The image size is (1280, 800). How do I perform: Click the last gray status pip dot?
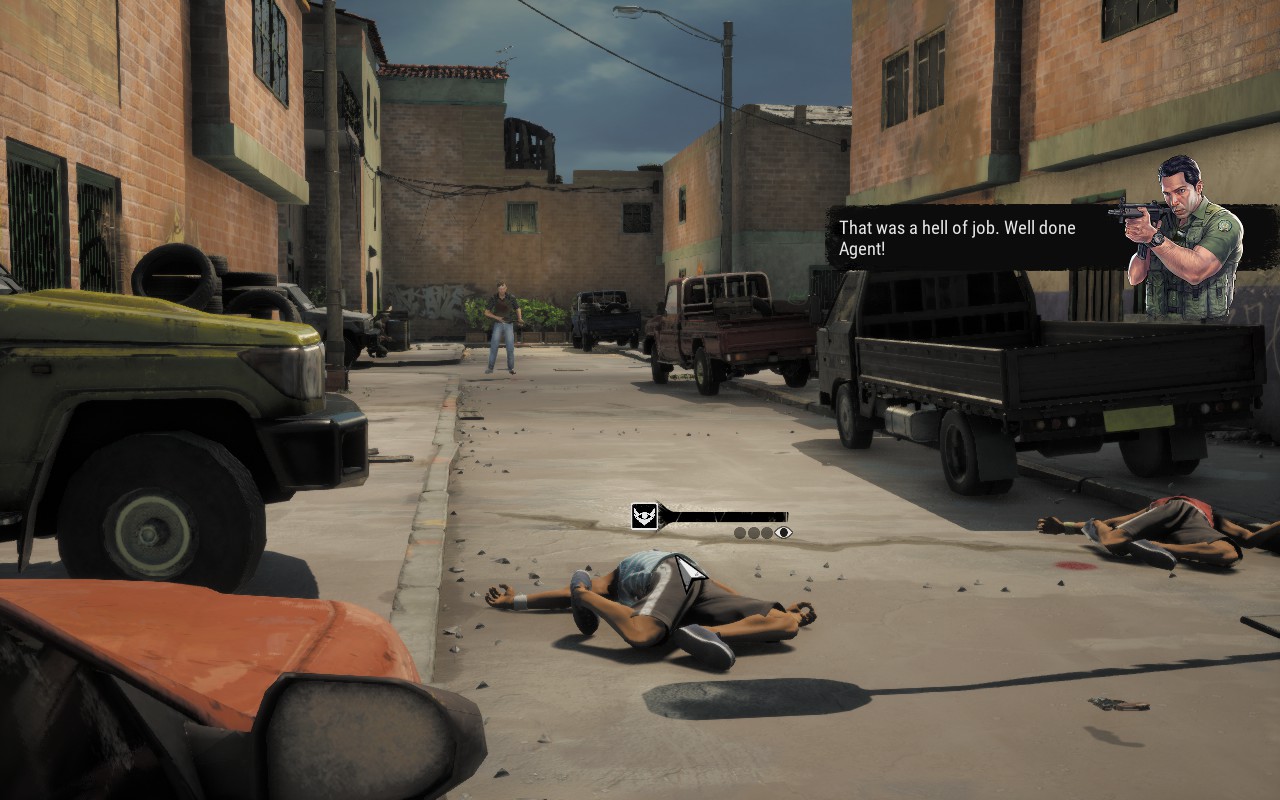point(767,532)
